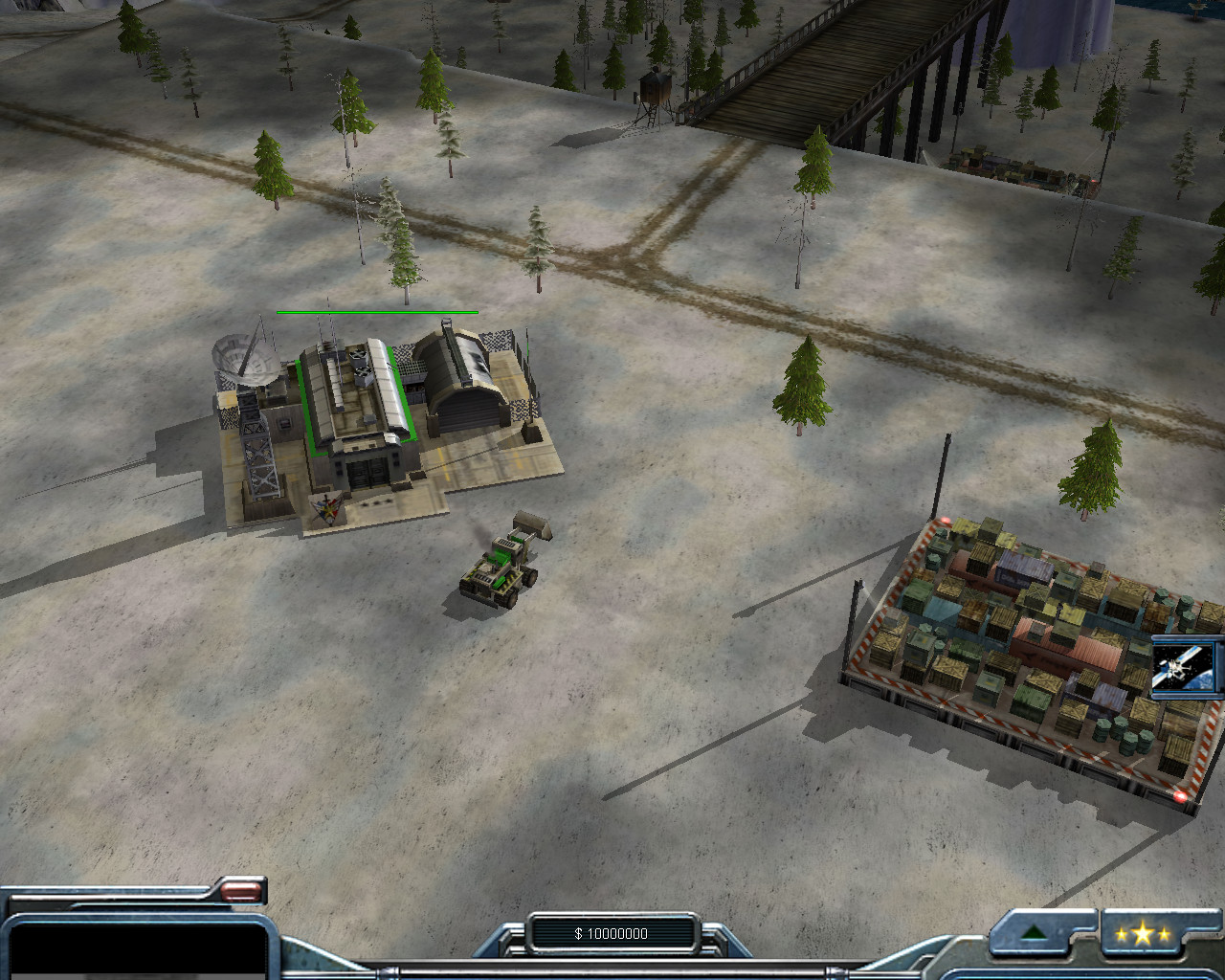Select the construction dozer unit
This screenshot has width=1225, height=980.
[x=500, y=567]
